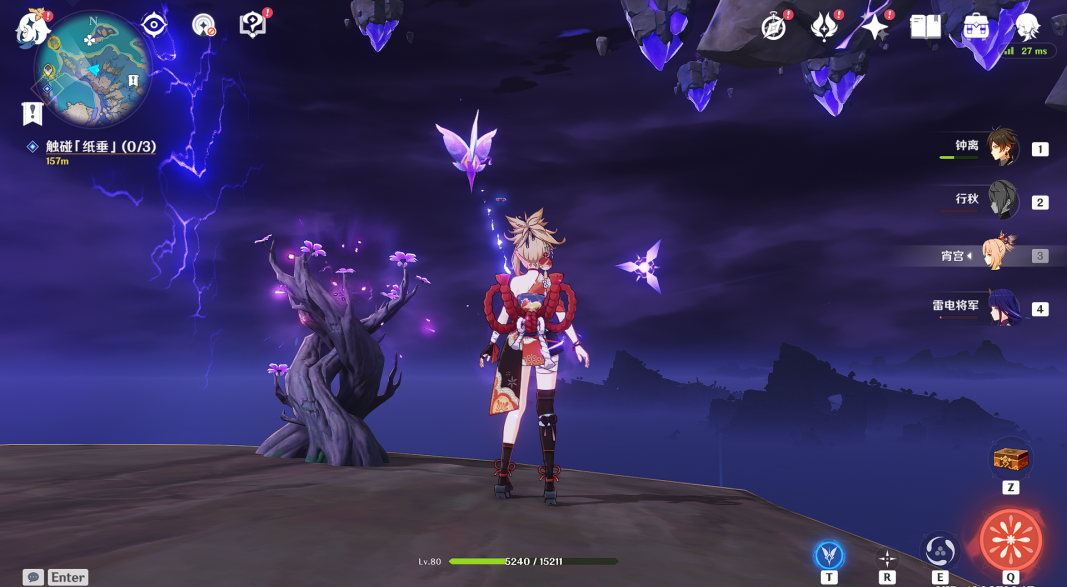Click the signal icon with the red prohibition badge
Screen dimensions: 1067x587
pyautogui.click(x=204, y=25)
